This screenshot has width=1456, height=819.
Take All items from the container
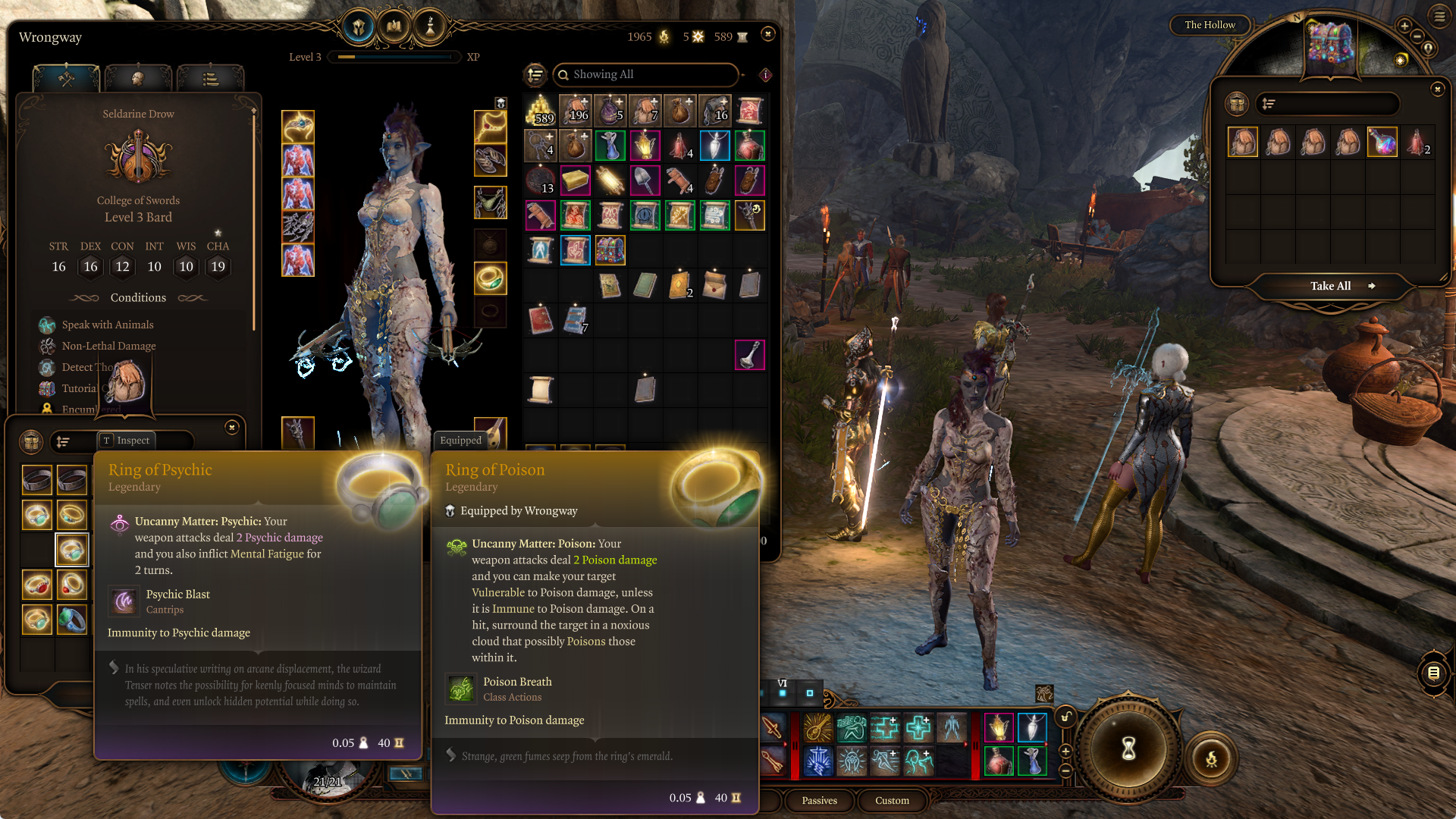pyautogui.click(x=1331, y=286)
